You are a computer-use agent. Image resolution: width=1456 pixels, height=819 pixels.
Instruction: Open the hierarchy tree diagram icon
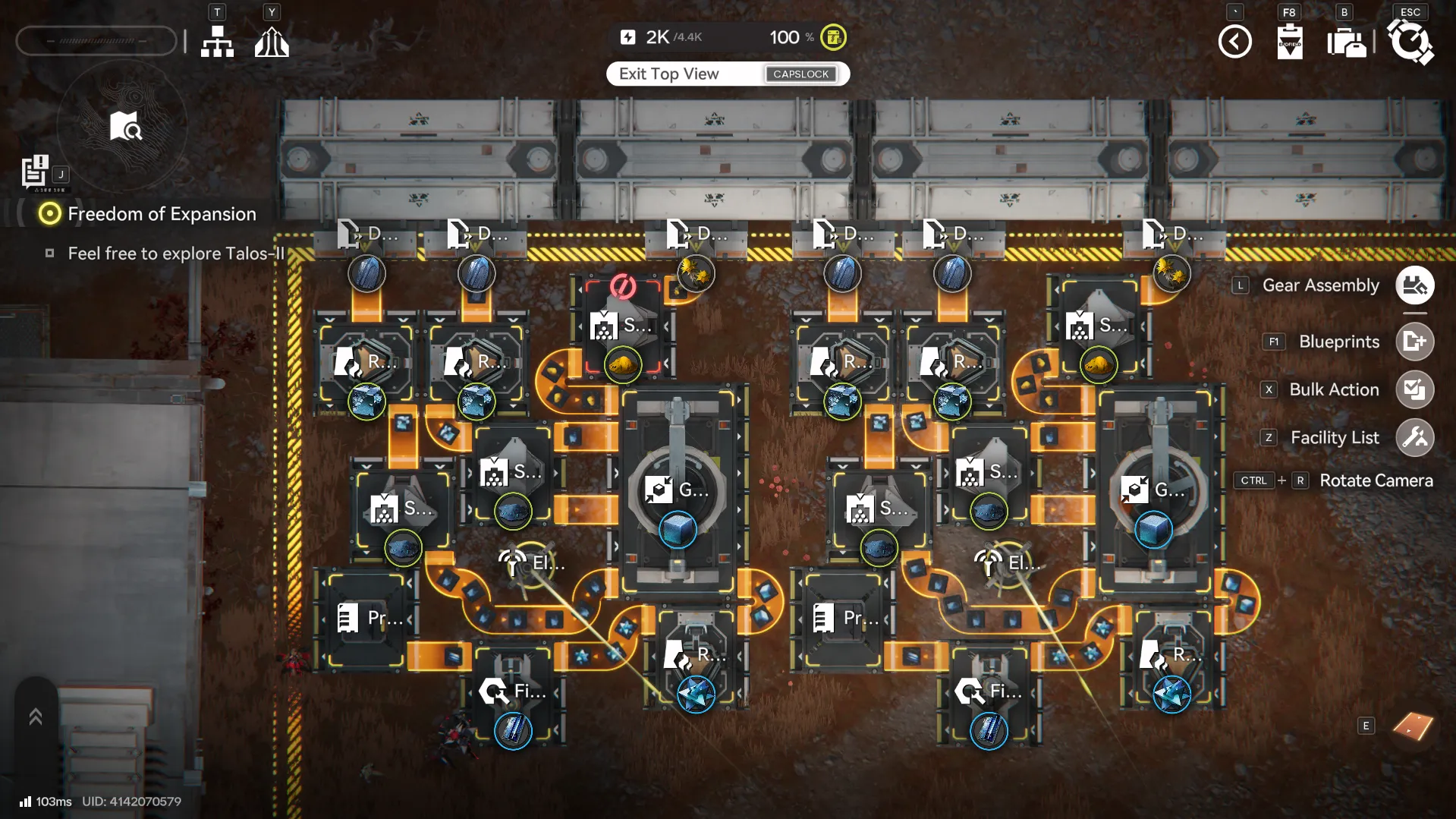[217, 42]
